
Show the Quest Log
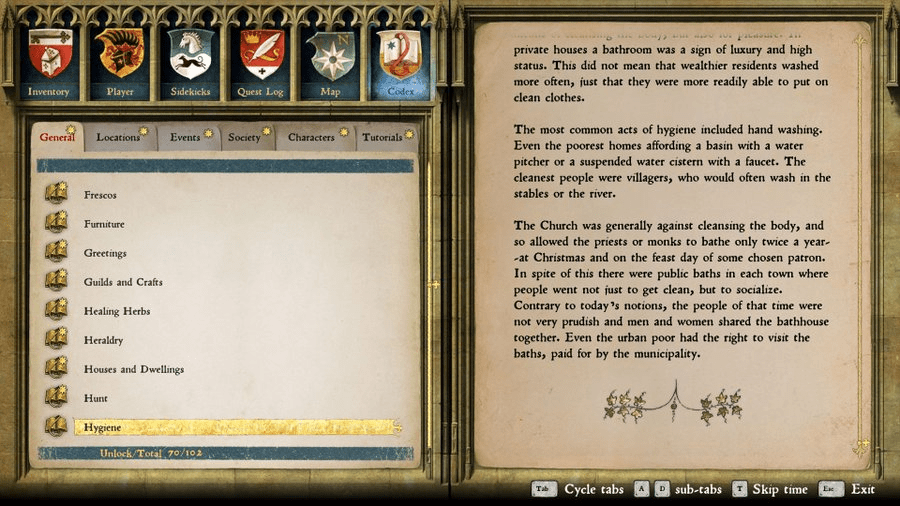(x=261, y=60)
